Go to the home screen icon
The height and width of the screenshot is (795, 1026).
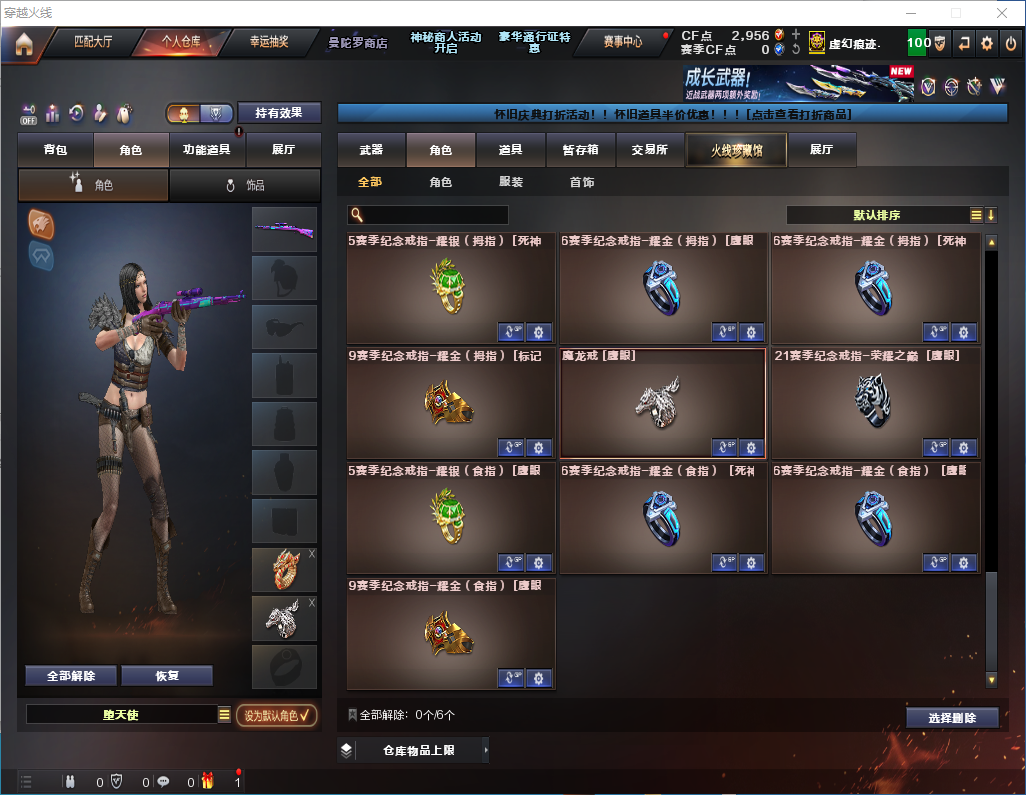click(23, 44)
